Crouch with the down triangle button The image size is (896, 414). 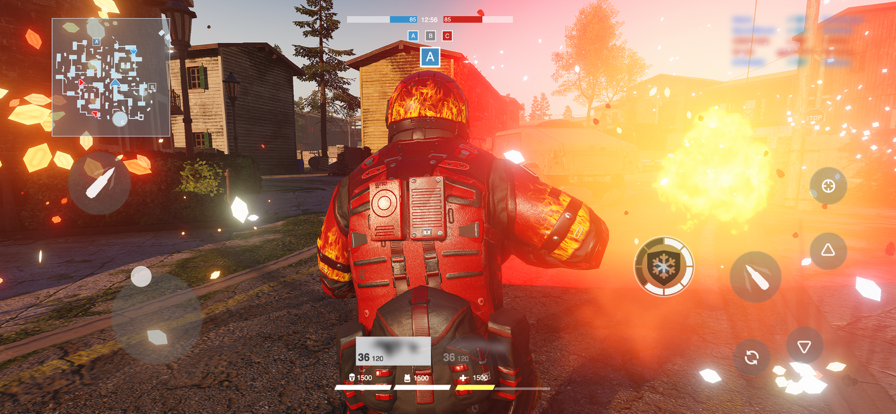click(x=804, y=346)
